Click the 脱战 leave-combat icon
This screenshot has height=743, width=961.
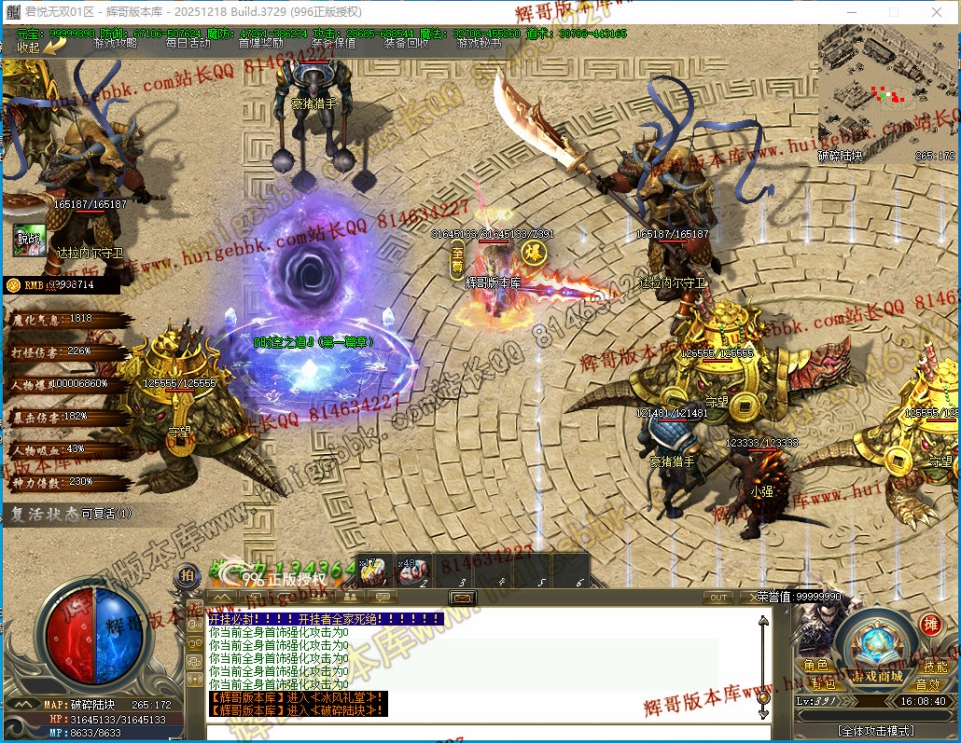[28, 238]
